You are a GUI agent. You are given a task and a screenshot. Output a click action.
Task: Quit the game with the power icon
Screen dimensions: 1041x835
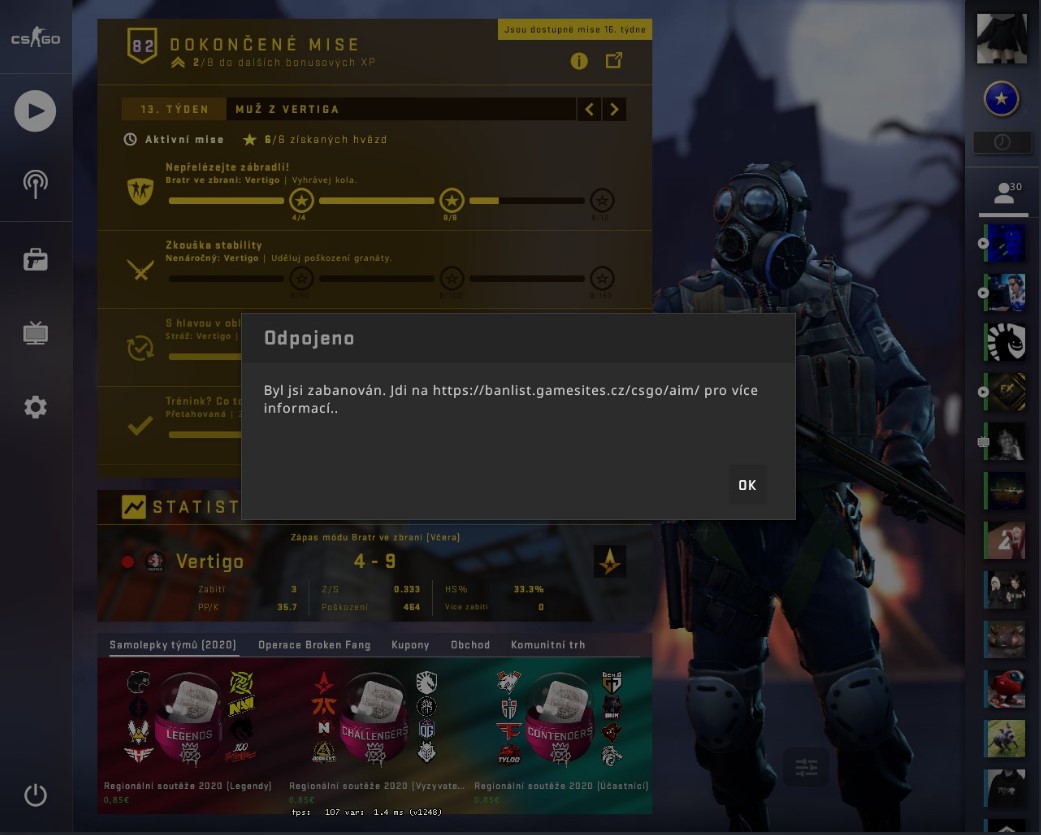[x=35, y=796]
